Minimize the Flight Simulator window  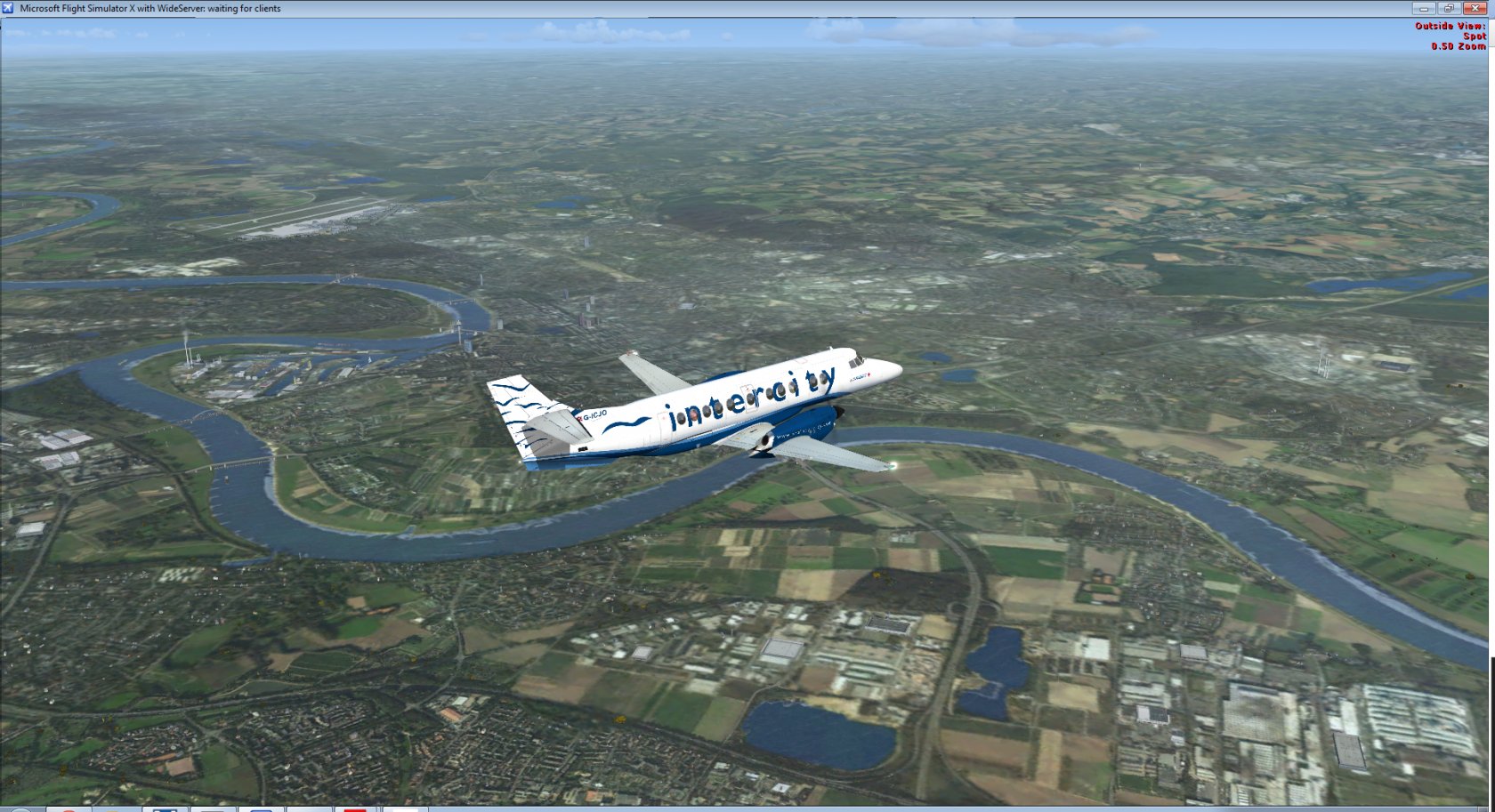click(x=1423, y=8)
